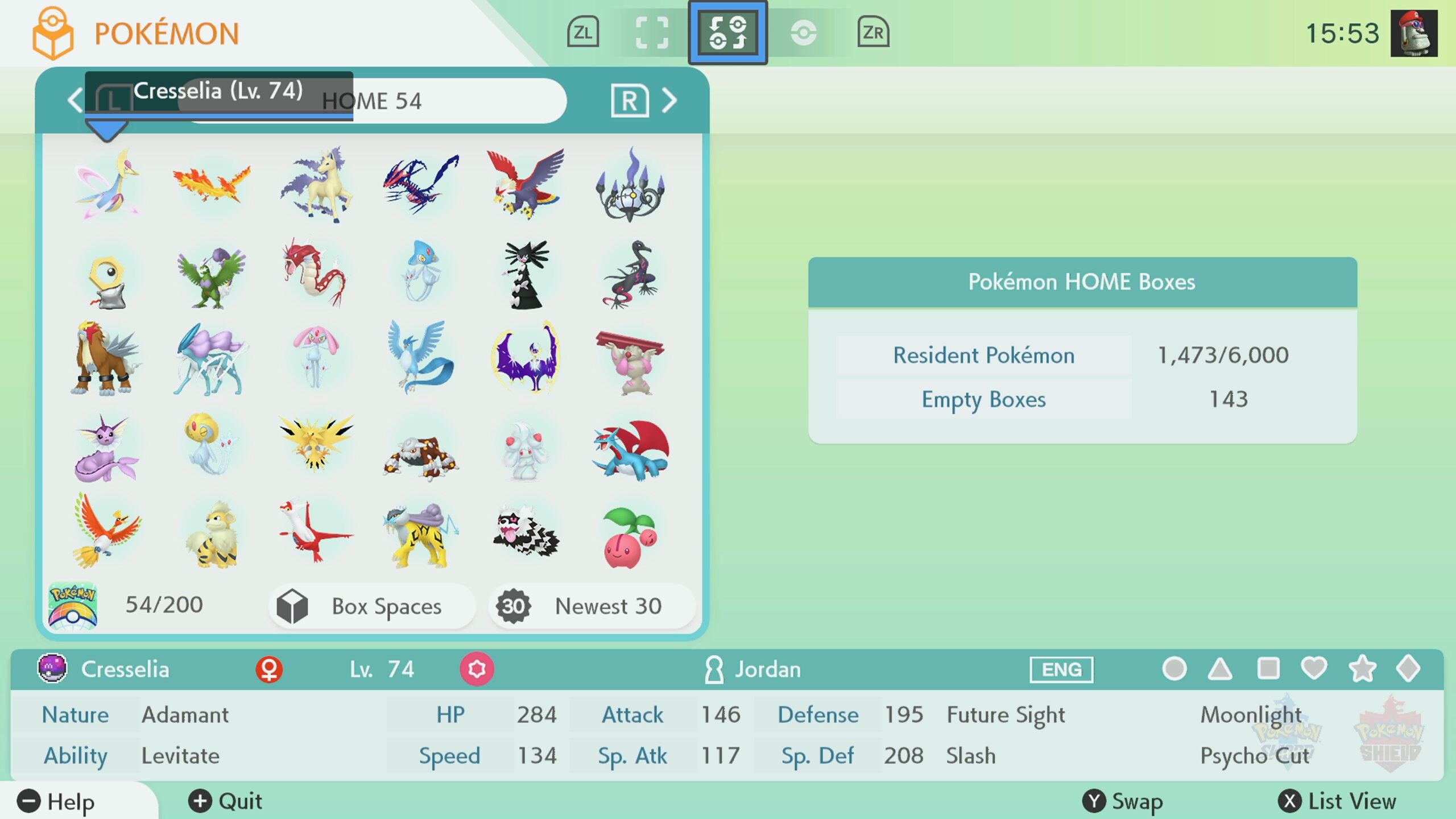Select Cresselia in the box
This screenshot has width=1456, height=819.
point(107,184)
